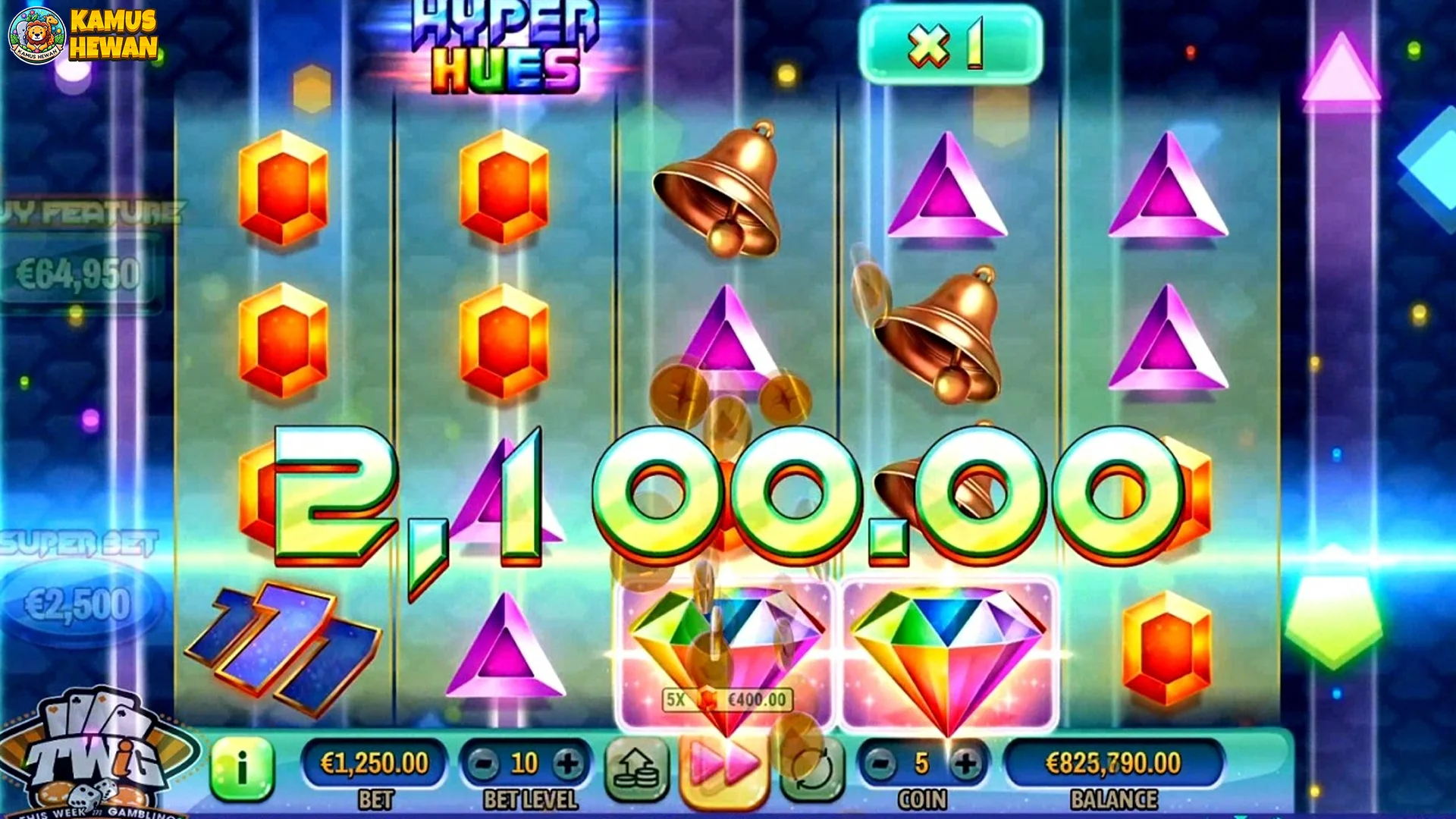The width and height of the screenshot is (1456, 819).
Task: Raise the coin value
Action: point(965,764)
